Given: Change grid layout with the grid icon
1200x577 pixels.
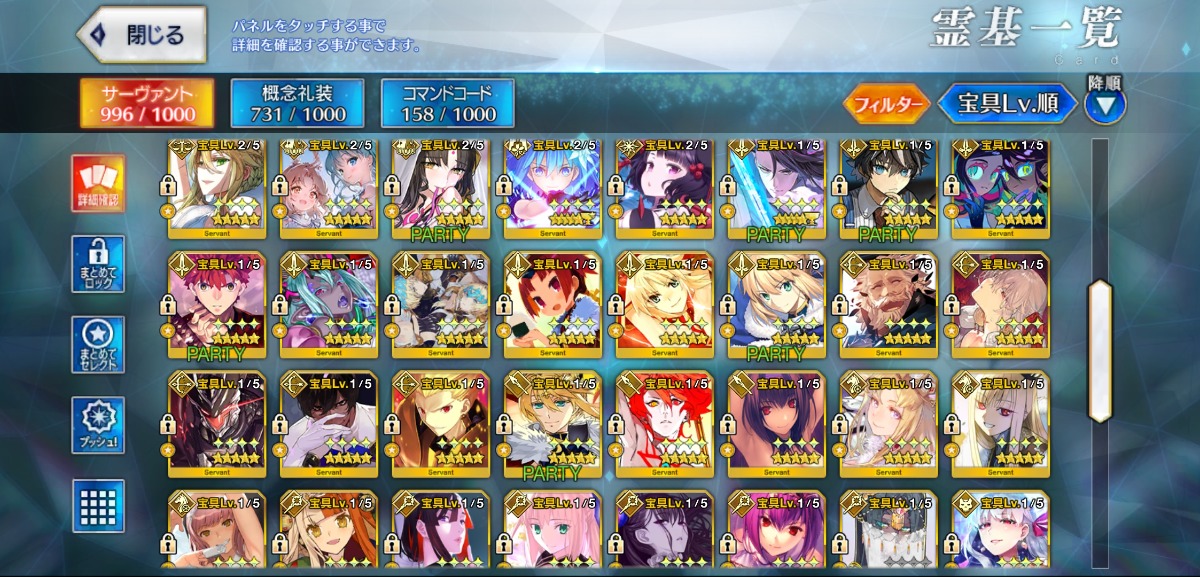Looking at the screenshot, I should (98, 505).
